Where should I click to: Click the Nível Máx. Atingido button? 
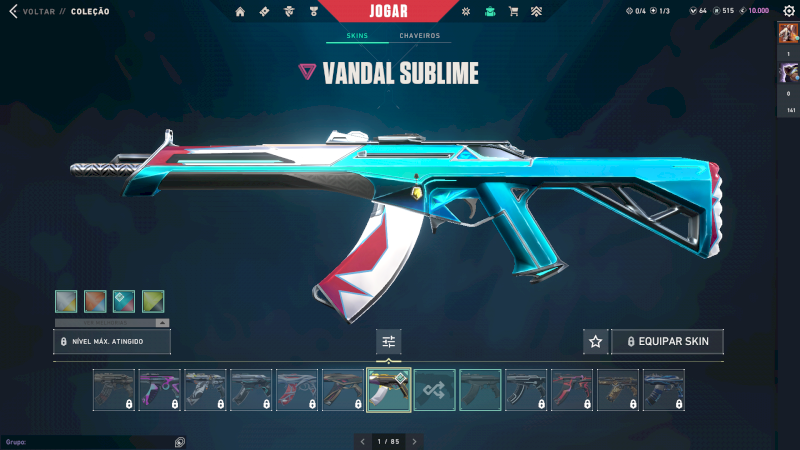pyautogui.click(x=112, y=342)
